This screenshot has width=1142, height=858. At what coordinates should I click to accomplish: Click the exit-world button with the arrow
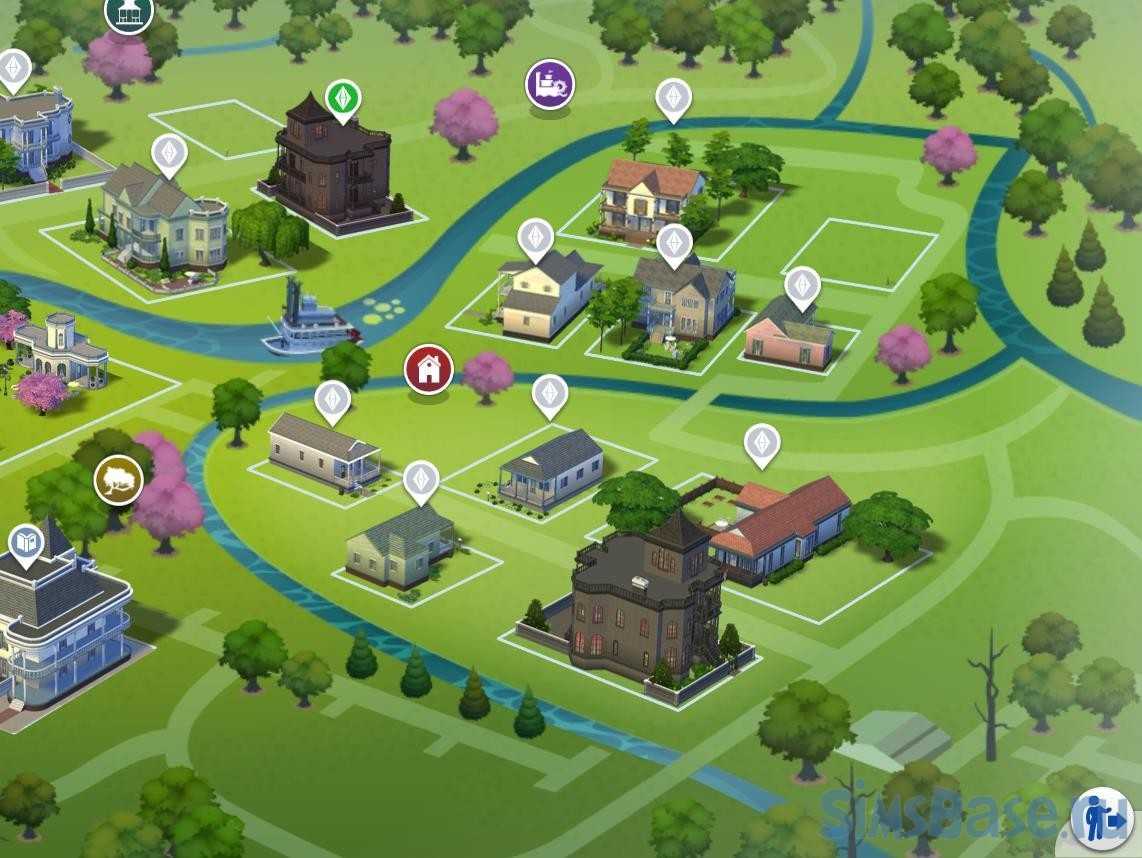pos(1102,819)
